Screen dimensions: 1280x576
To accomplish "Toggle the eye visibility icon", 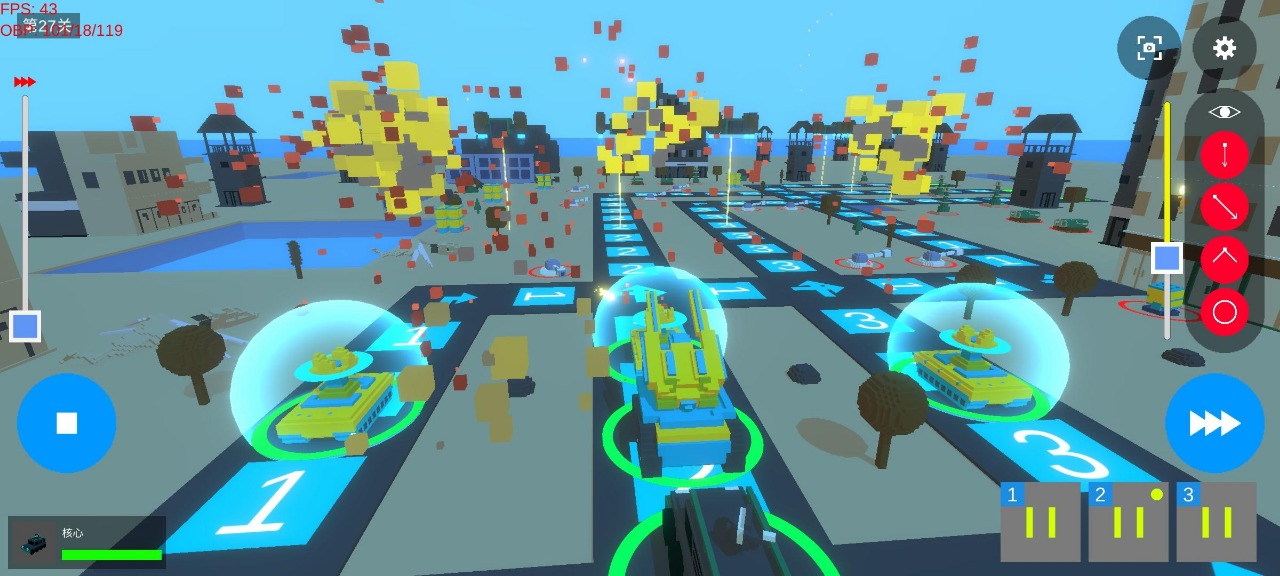I will click(x=1224, y=112).
